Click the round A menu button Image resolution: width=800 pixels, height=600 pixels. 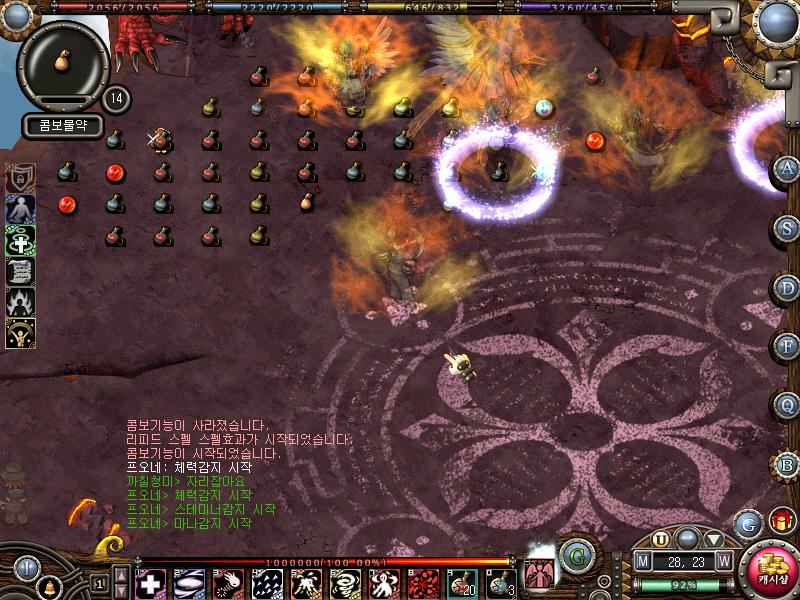pyautogui.click(x=787, y=168)
